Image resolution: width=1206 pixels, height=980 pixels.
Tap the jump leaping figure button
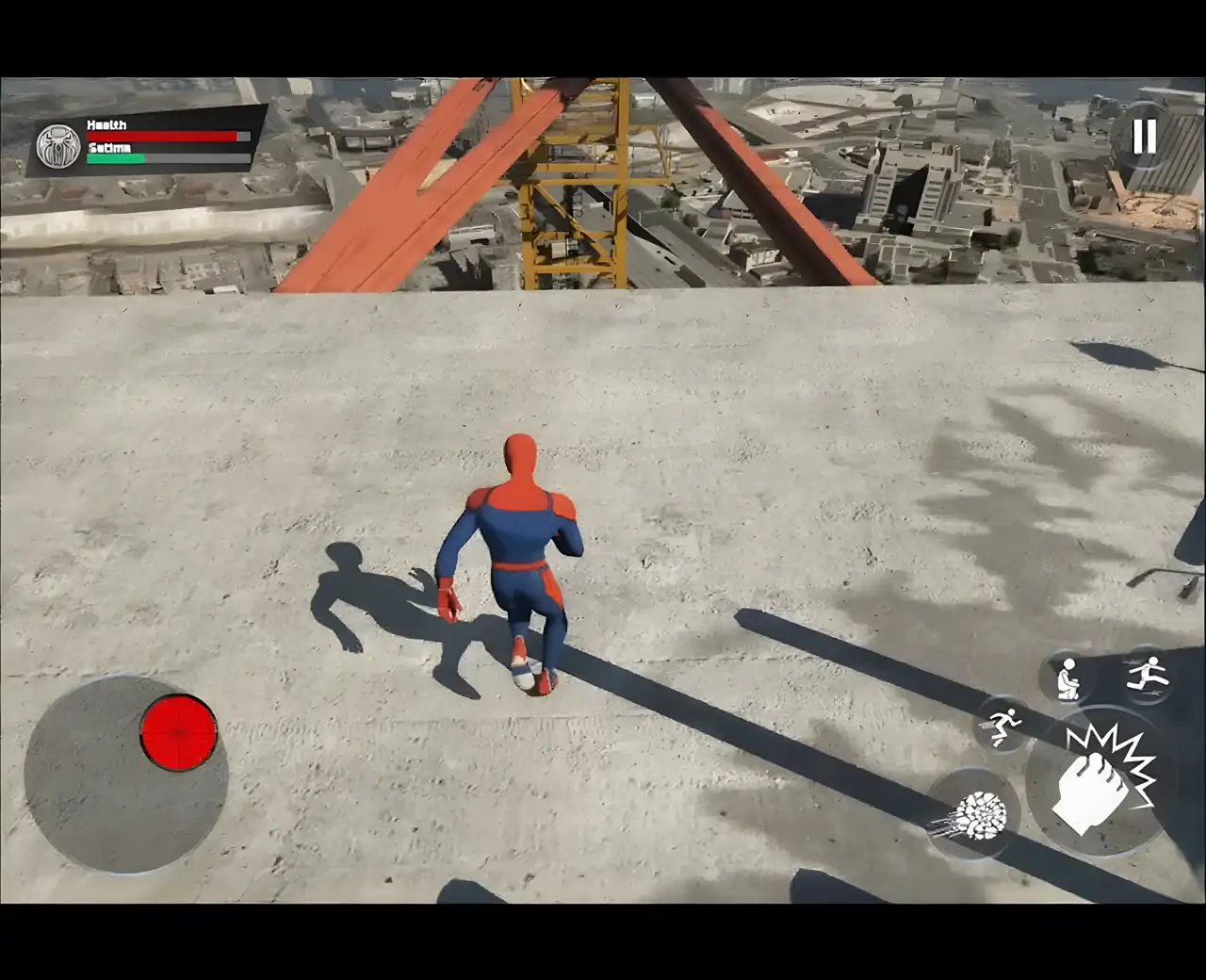tap(1147, 674)
